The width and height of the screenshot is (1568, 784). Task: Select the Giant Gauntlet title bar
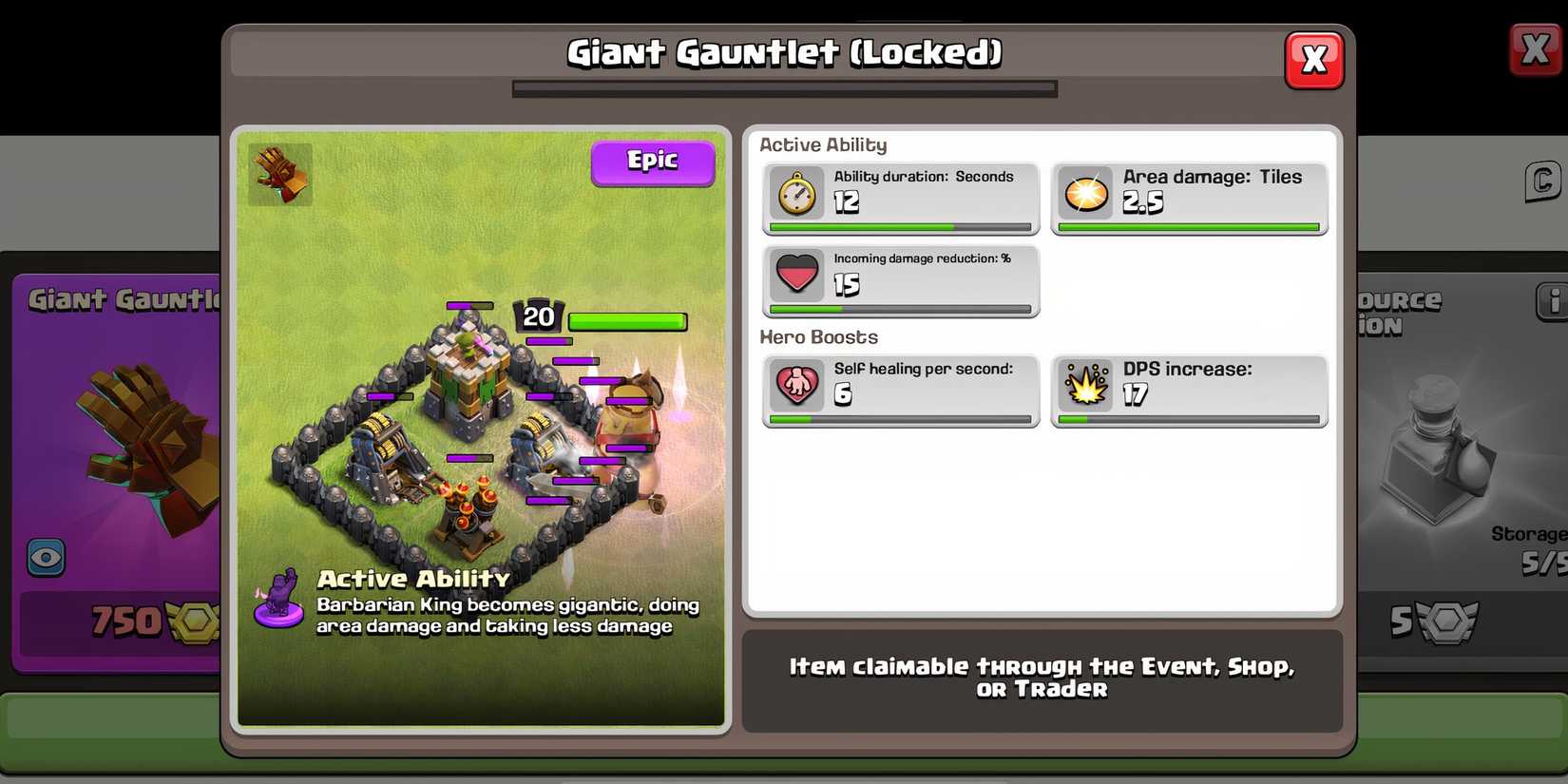click(783, 54)
